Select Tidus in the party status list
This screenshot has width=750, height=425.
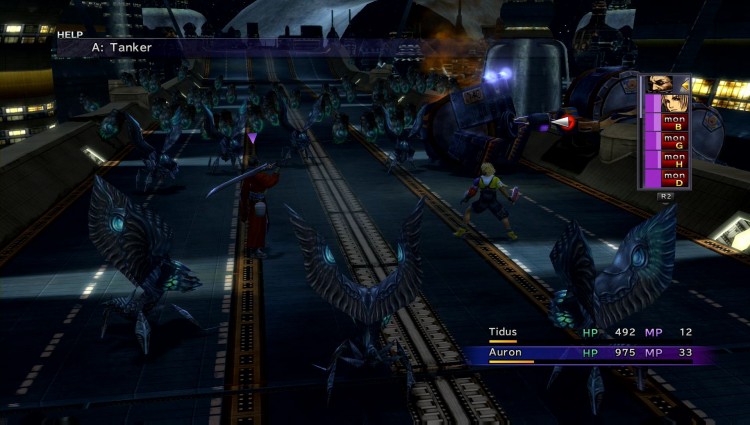[502, 332]
